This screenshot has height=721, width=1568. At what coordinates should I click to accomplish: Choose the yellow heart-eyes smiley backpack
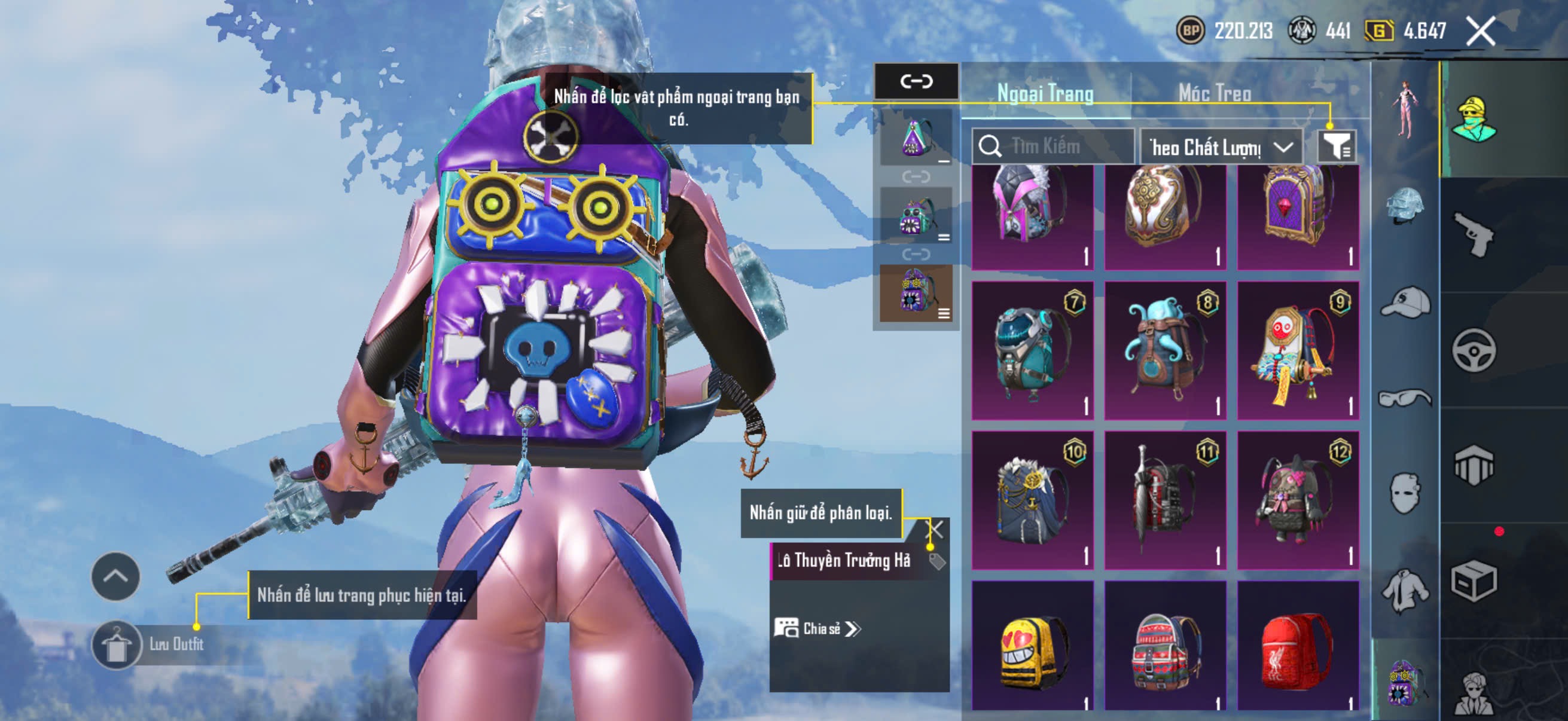coord(1032,645)
